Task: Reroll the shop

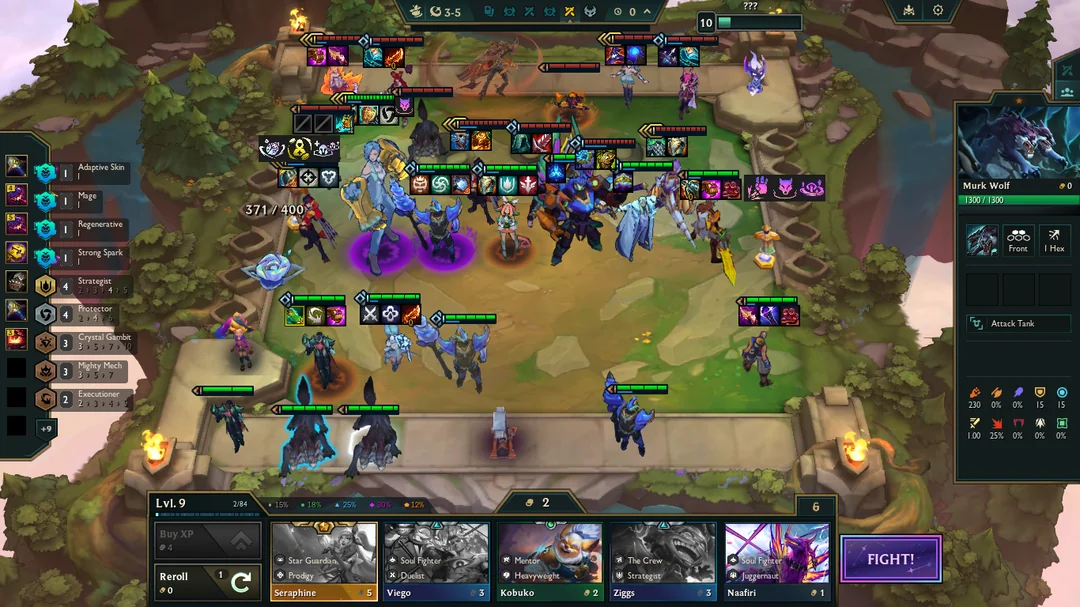Action: click(207, 581)
